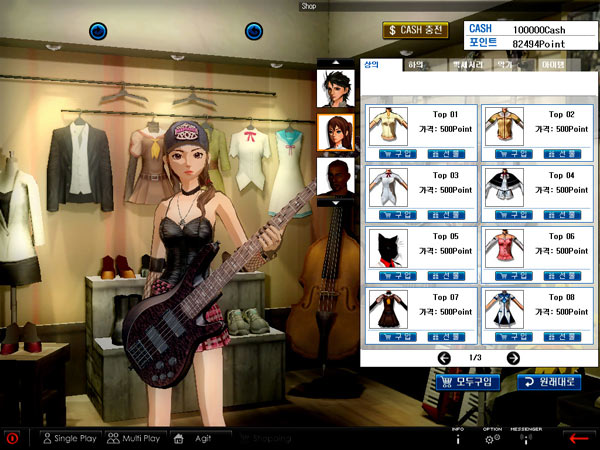
Task: Choose the Top 08 blue outfit thumbnail
Action: tap(500, 308)
